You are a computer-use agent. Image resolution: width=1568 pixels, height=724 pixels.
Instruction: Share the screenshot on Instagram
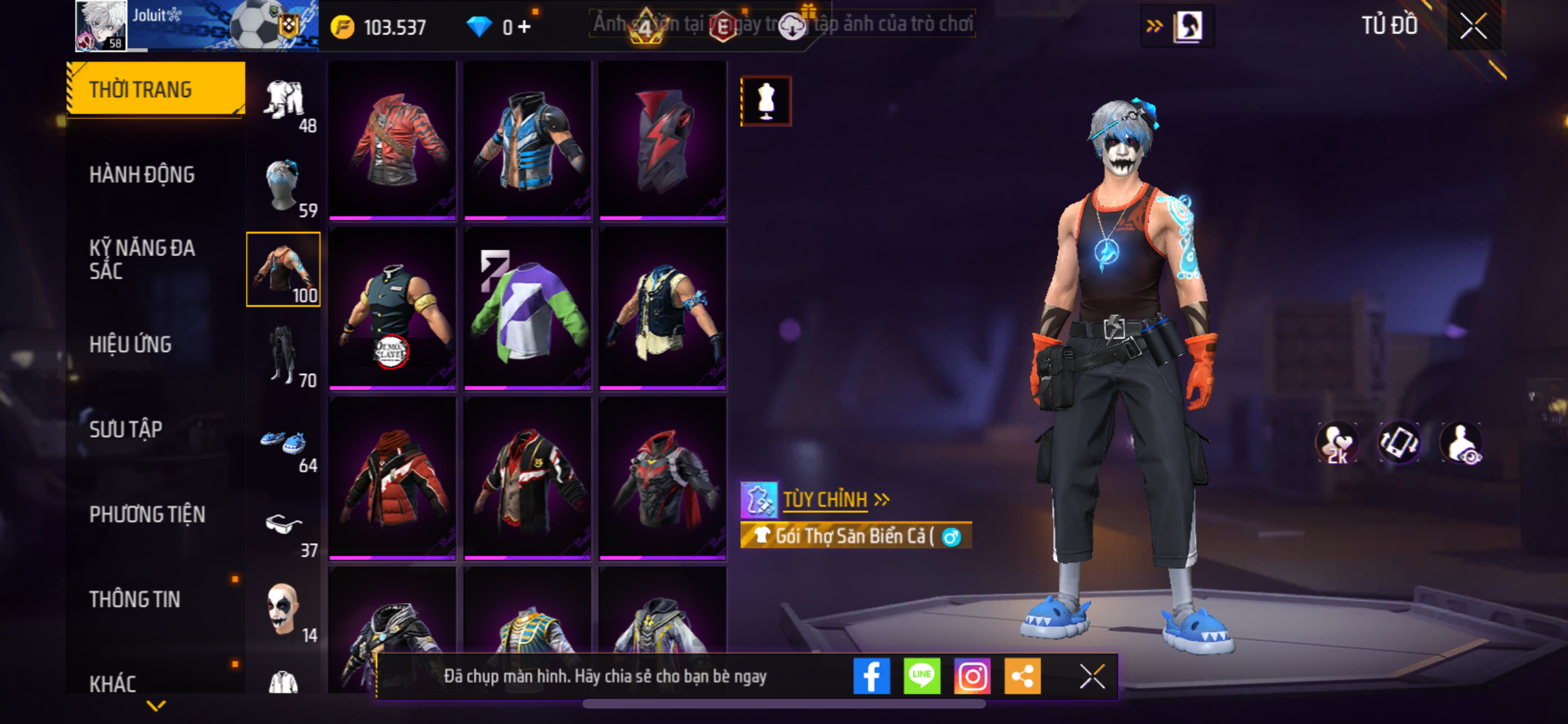coord(972,676)
